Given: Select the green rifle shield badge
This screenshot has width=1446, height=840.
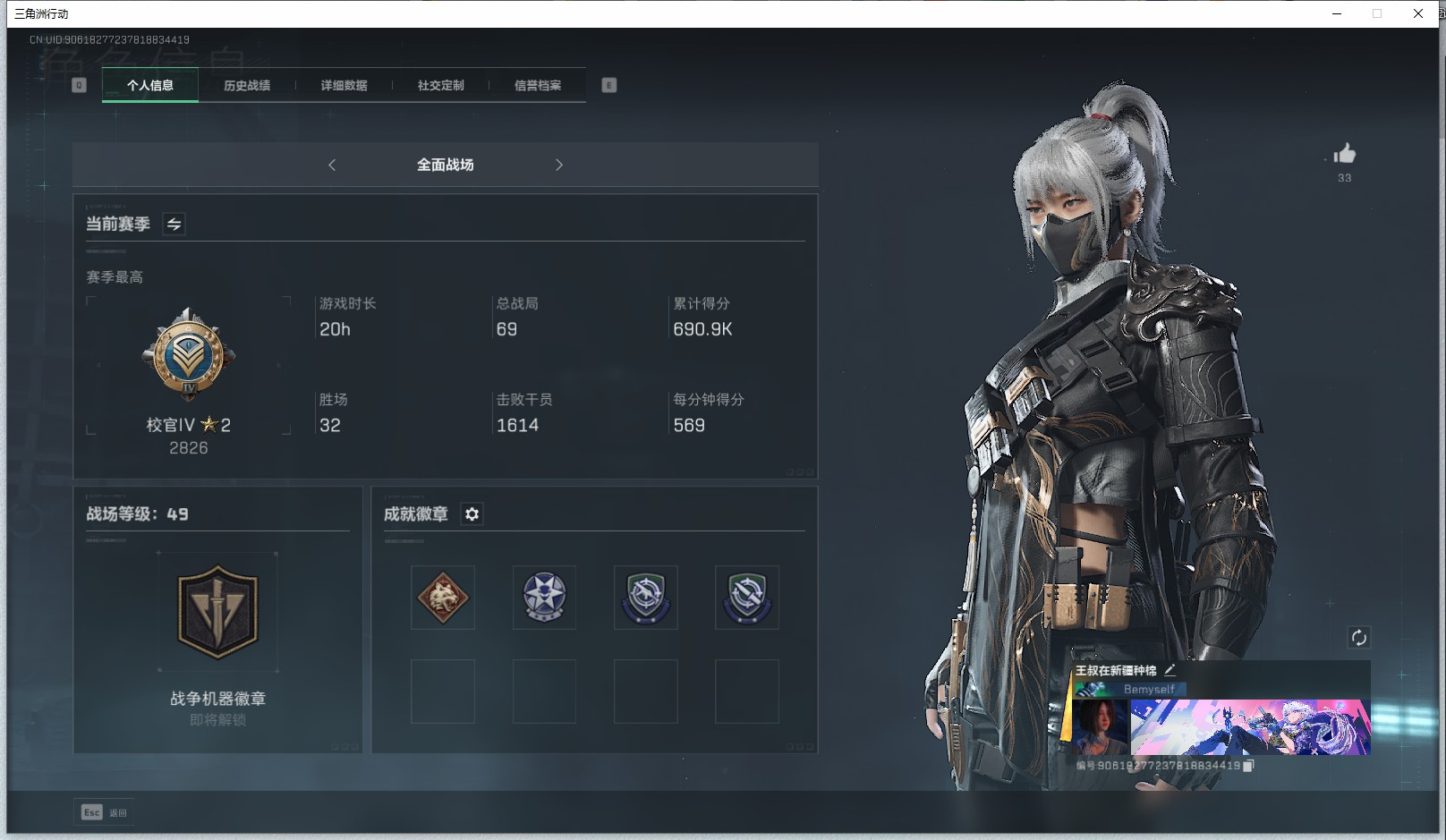Looking at the screenshot, I should coord(645,597).
